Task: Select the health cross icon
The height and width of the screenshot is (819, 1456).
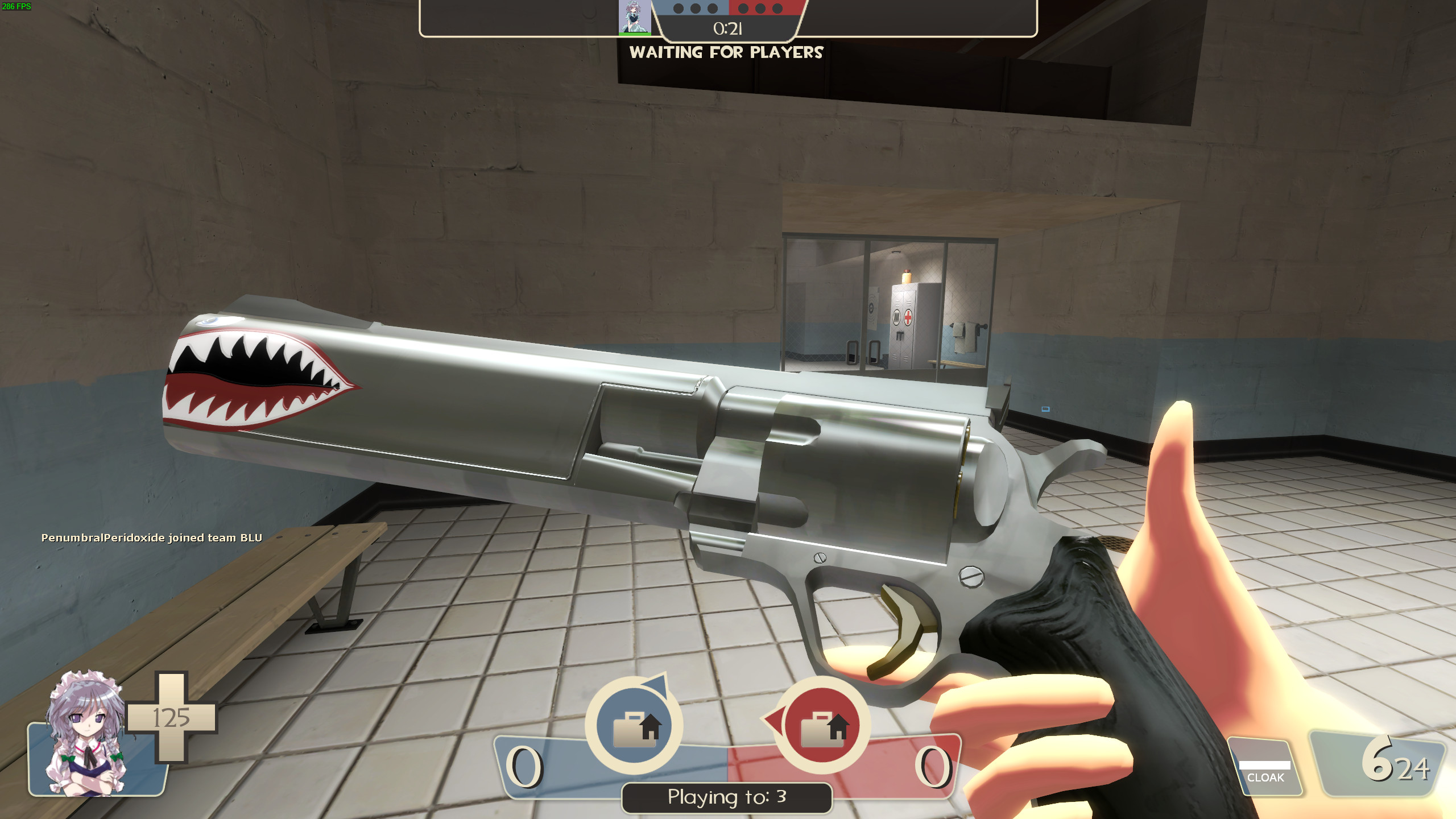Action: pos(172,717)
